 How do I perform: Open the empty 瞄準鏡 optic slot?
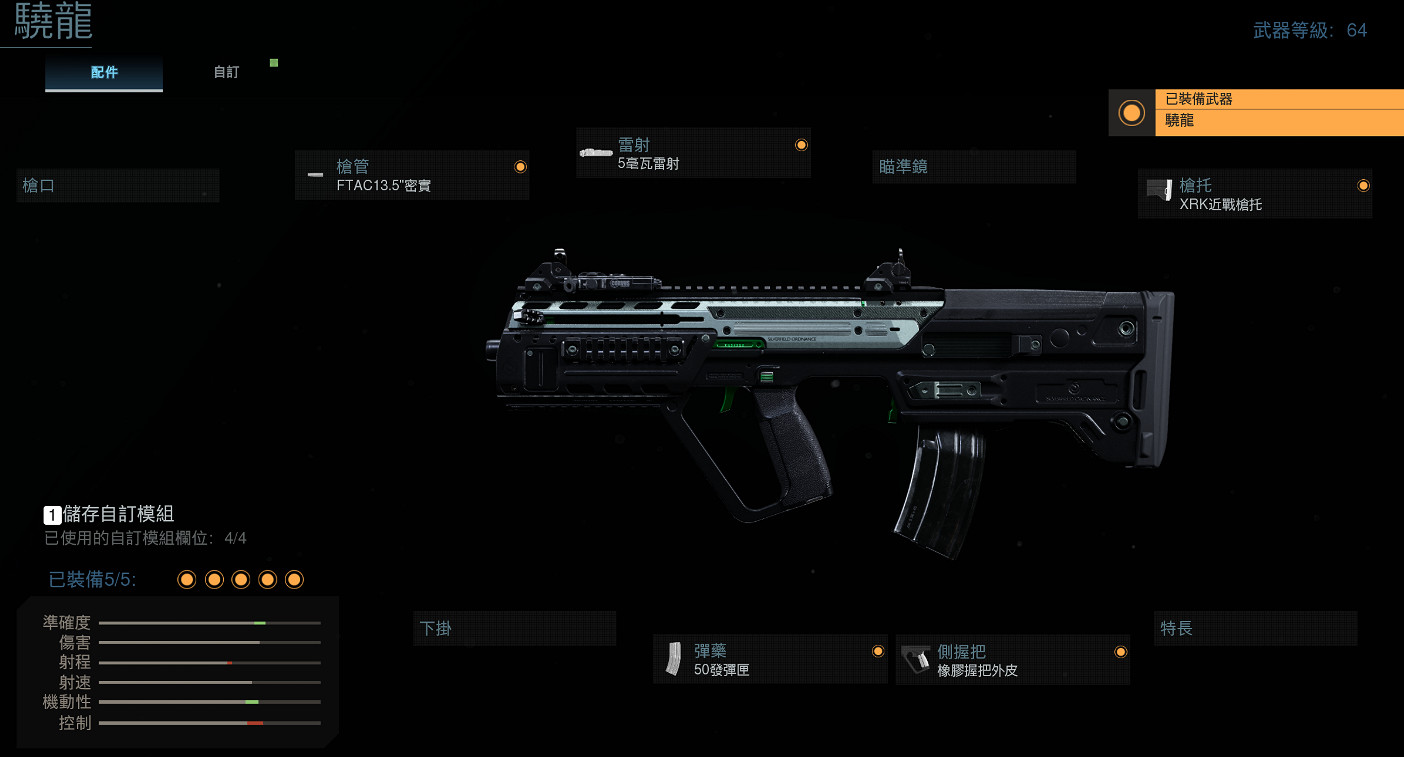click(x=975, y=167)
